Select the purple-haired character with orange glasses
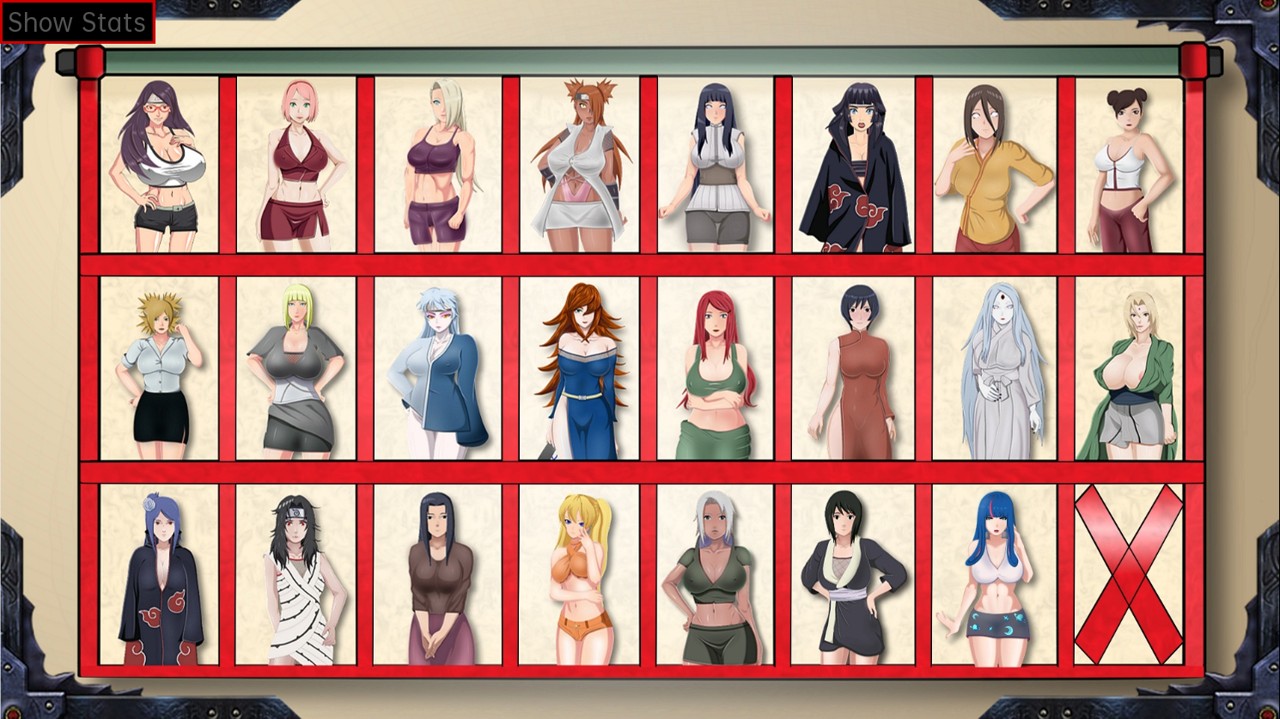Screen dimensions: 1280x719 (x=160, y=165)
